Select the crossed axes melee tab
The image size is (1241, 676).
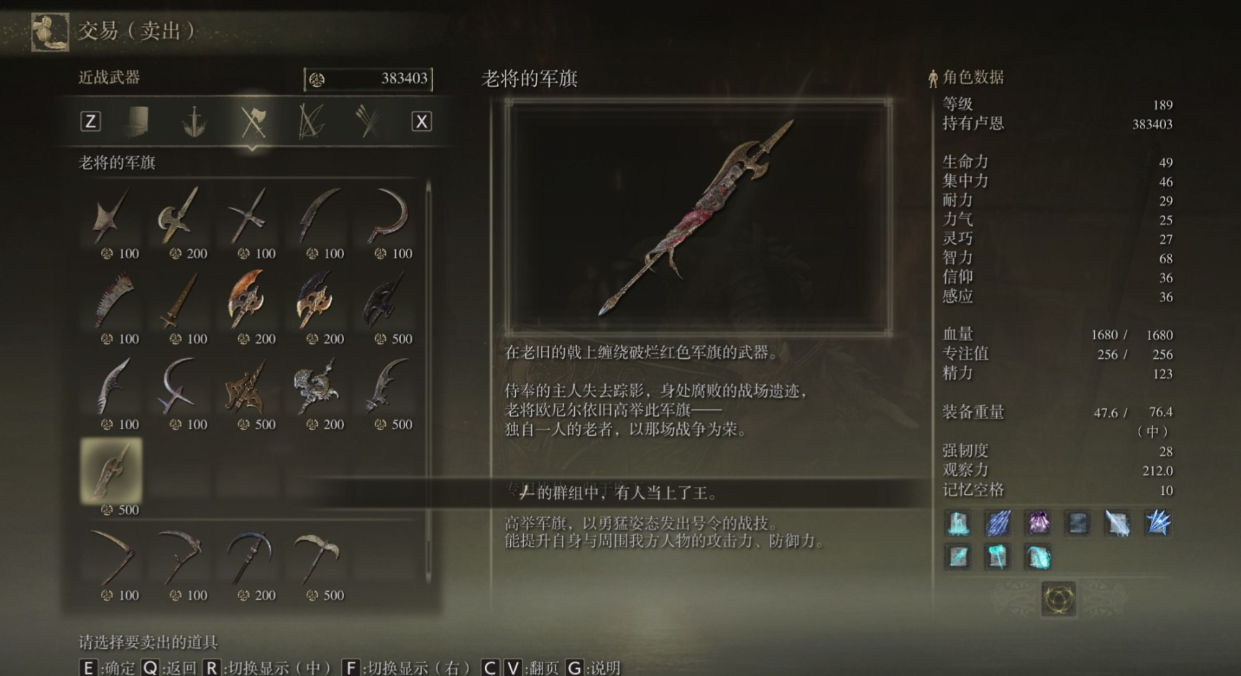(x=253, y=121)
